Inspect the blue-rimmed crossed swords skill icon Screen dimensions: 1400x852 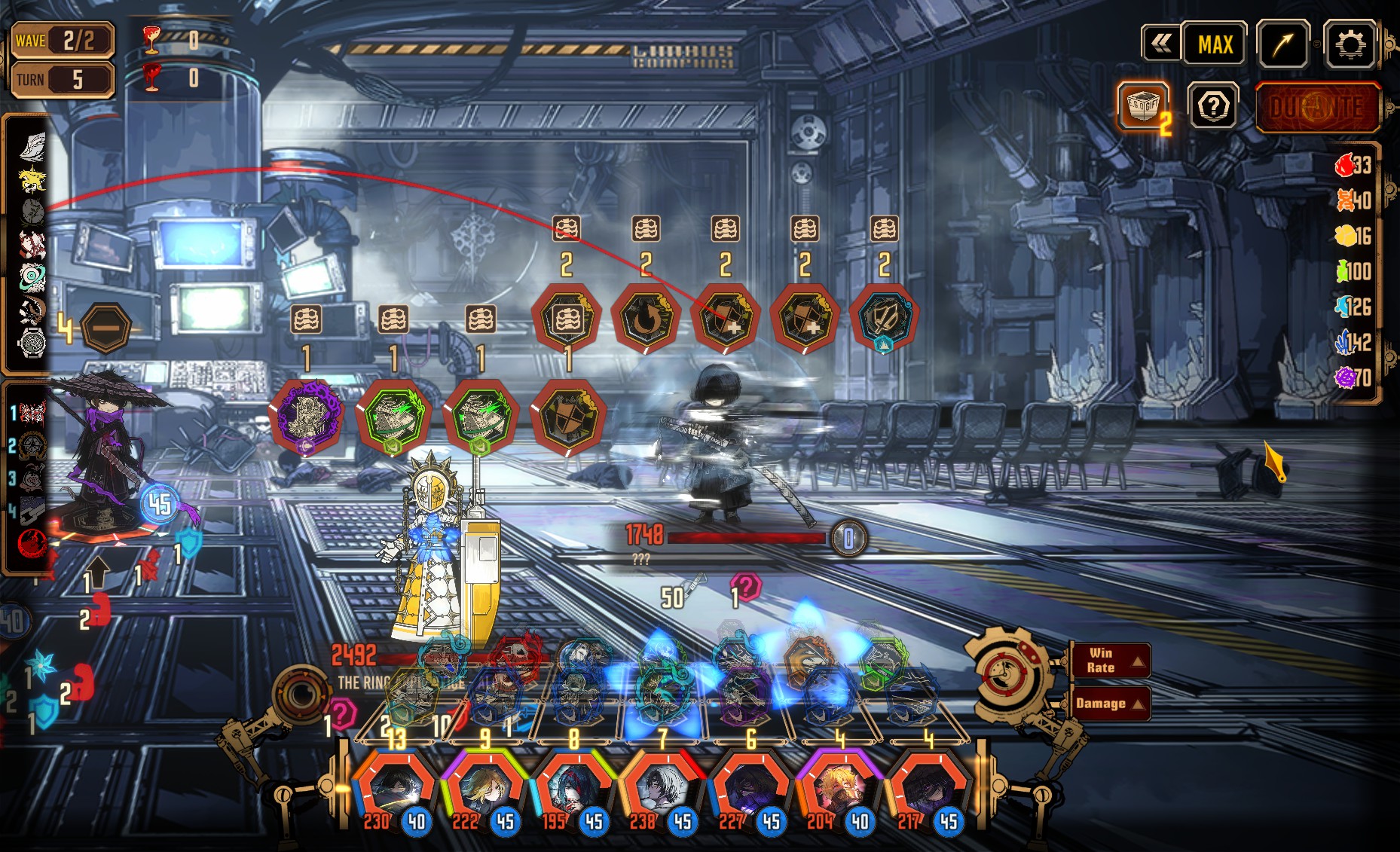pyautogui.click(x=883, y=318)
